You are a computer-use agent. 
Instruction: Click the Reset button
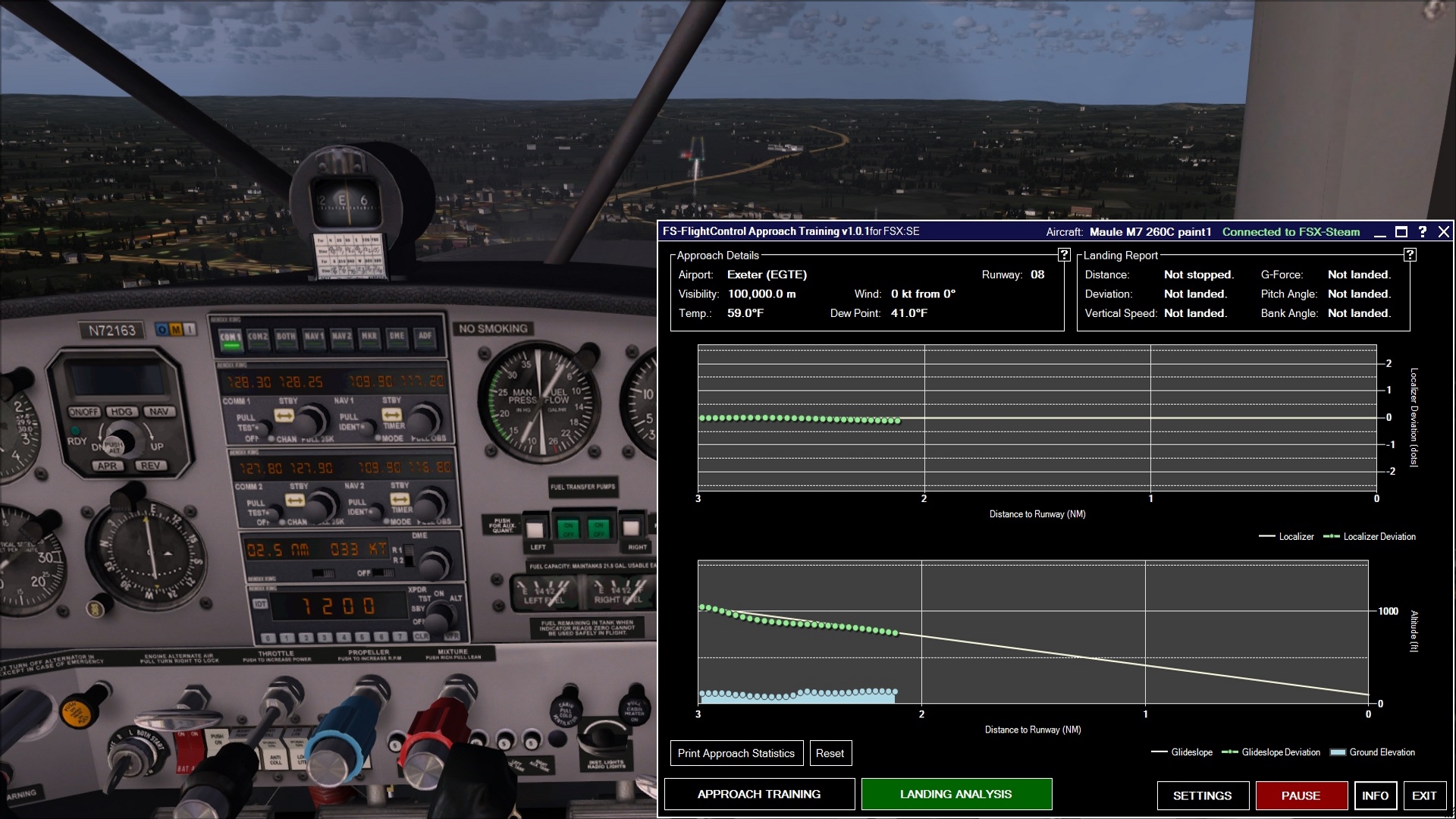(x=830, y=753)
